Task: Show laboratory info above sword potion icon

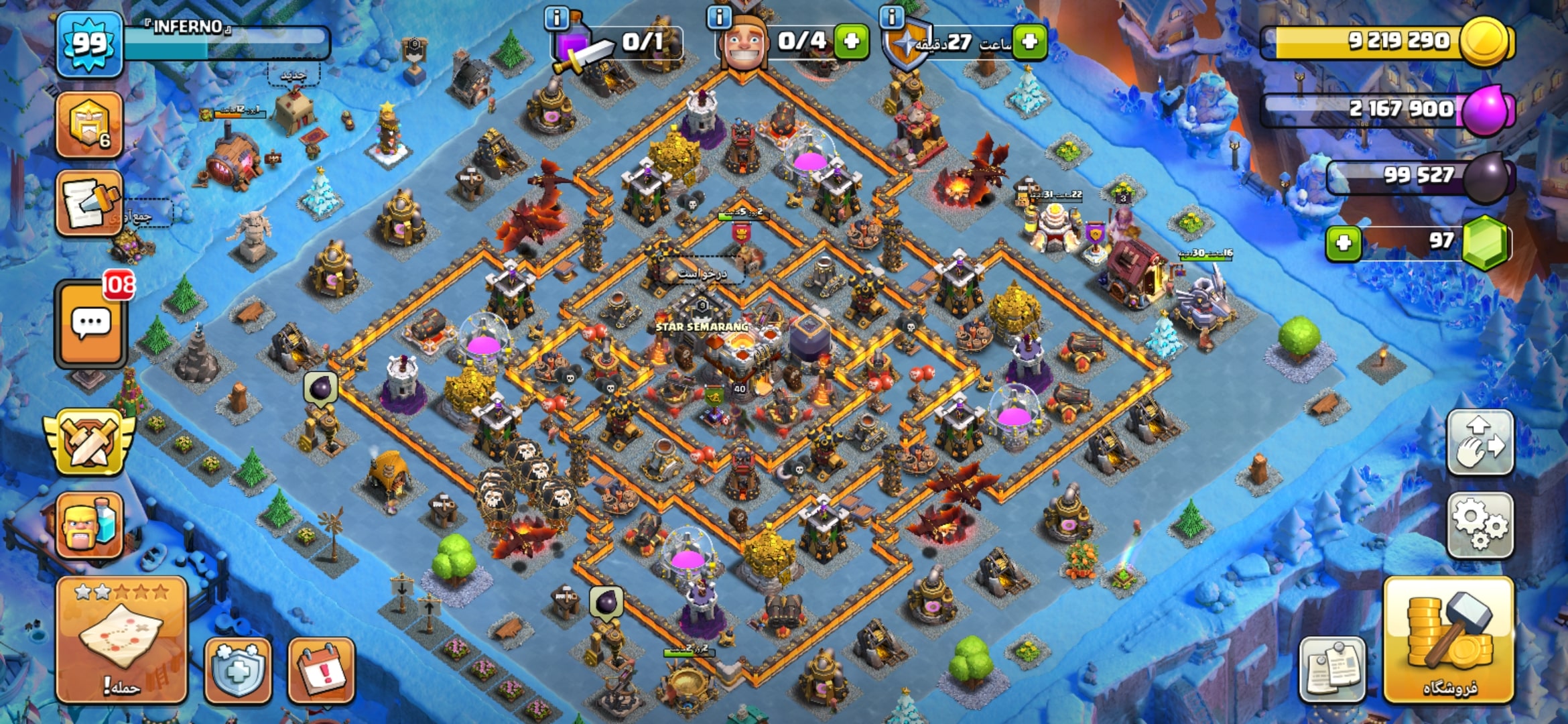Action: tap(557, 17)
